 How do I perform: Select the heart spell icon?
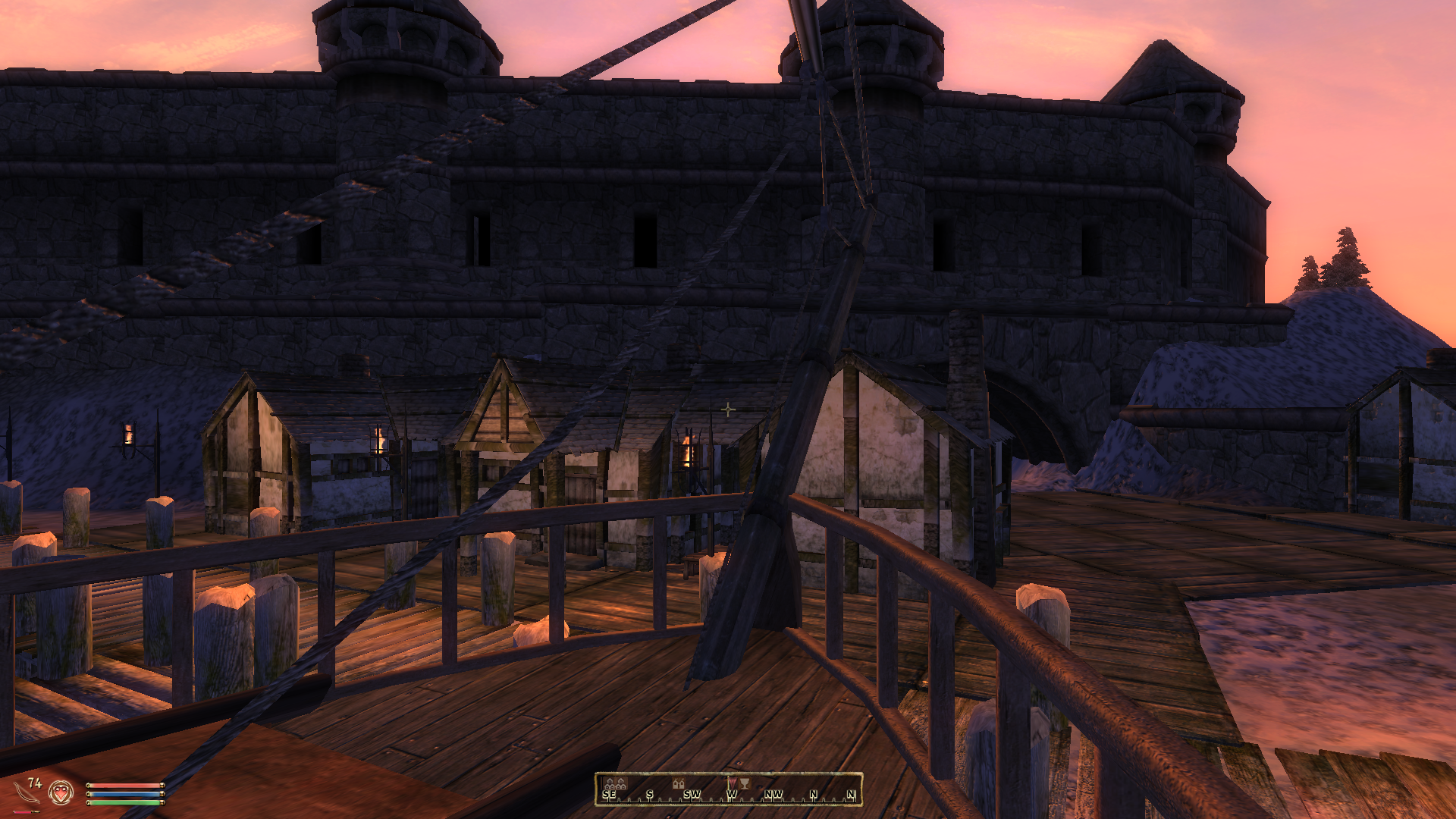pos(61,793)
